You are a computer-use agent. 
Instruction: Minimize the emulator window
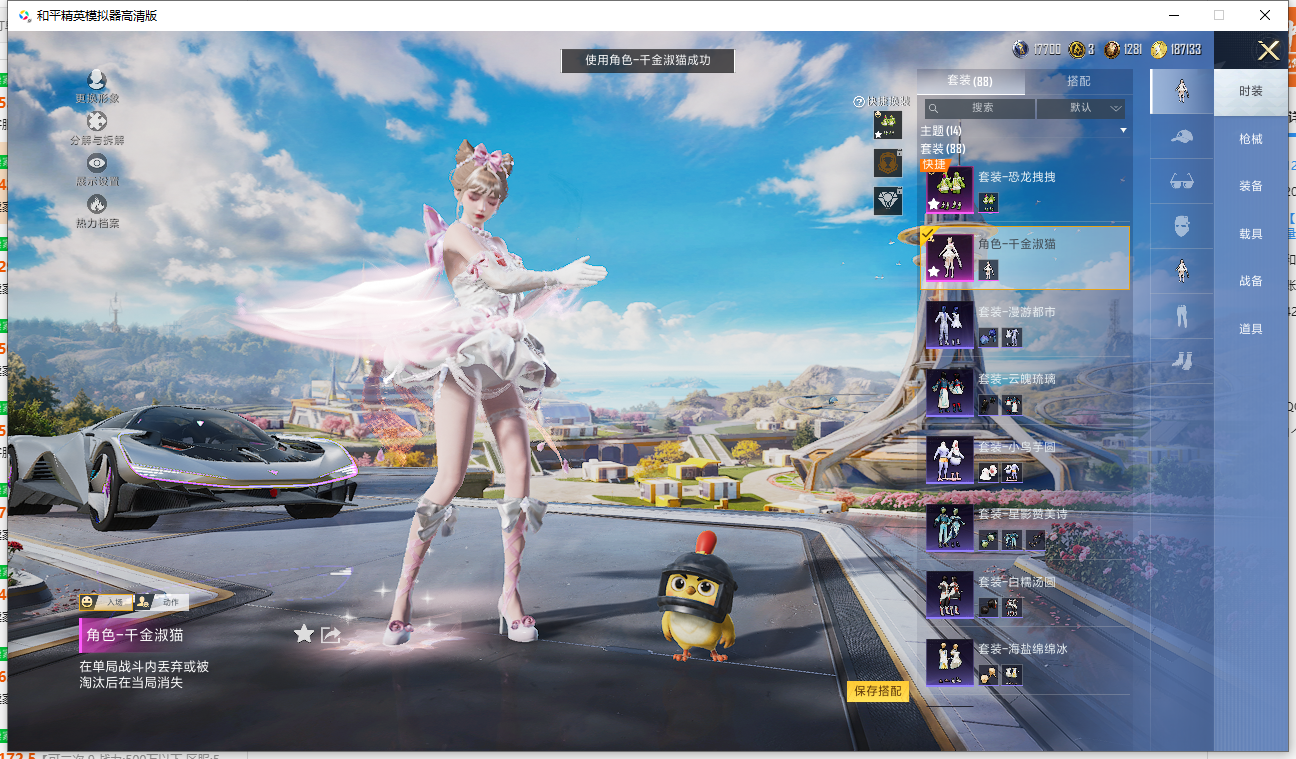point(1173,15)
